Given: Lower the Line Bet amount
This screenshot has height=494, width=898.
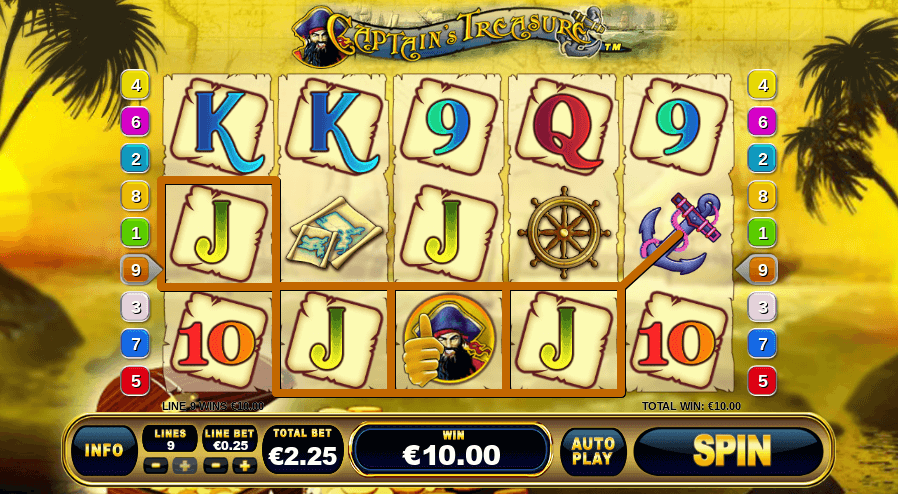Looking at the screenshot, I should (x=213, y=465).
